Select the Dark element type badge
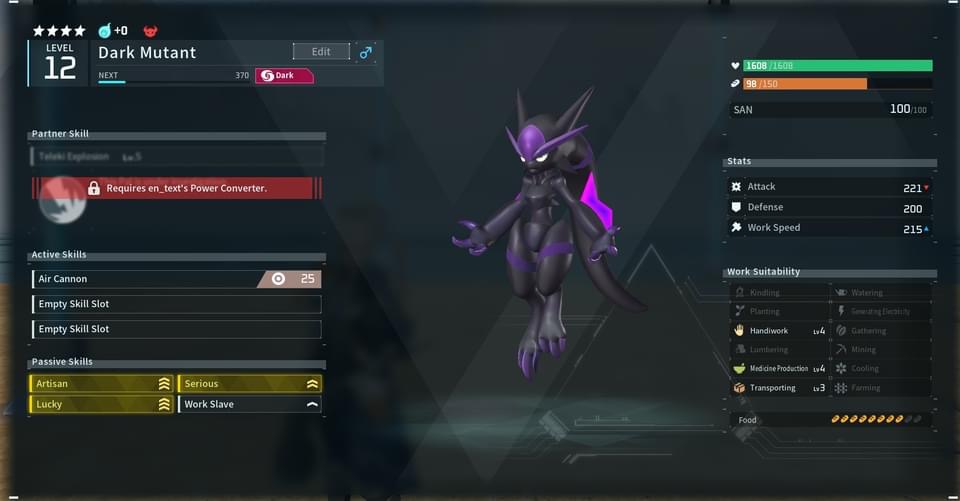This screenshot has height=501, width=960. point(284,76)
